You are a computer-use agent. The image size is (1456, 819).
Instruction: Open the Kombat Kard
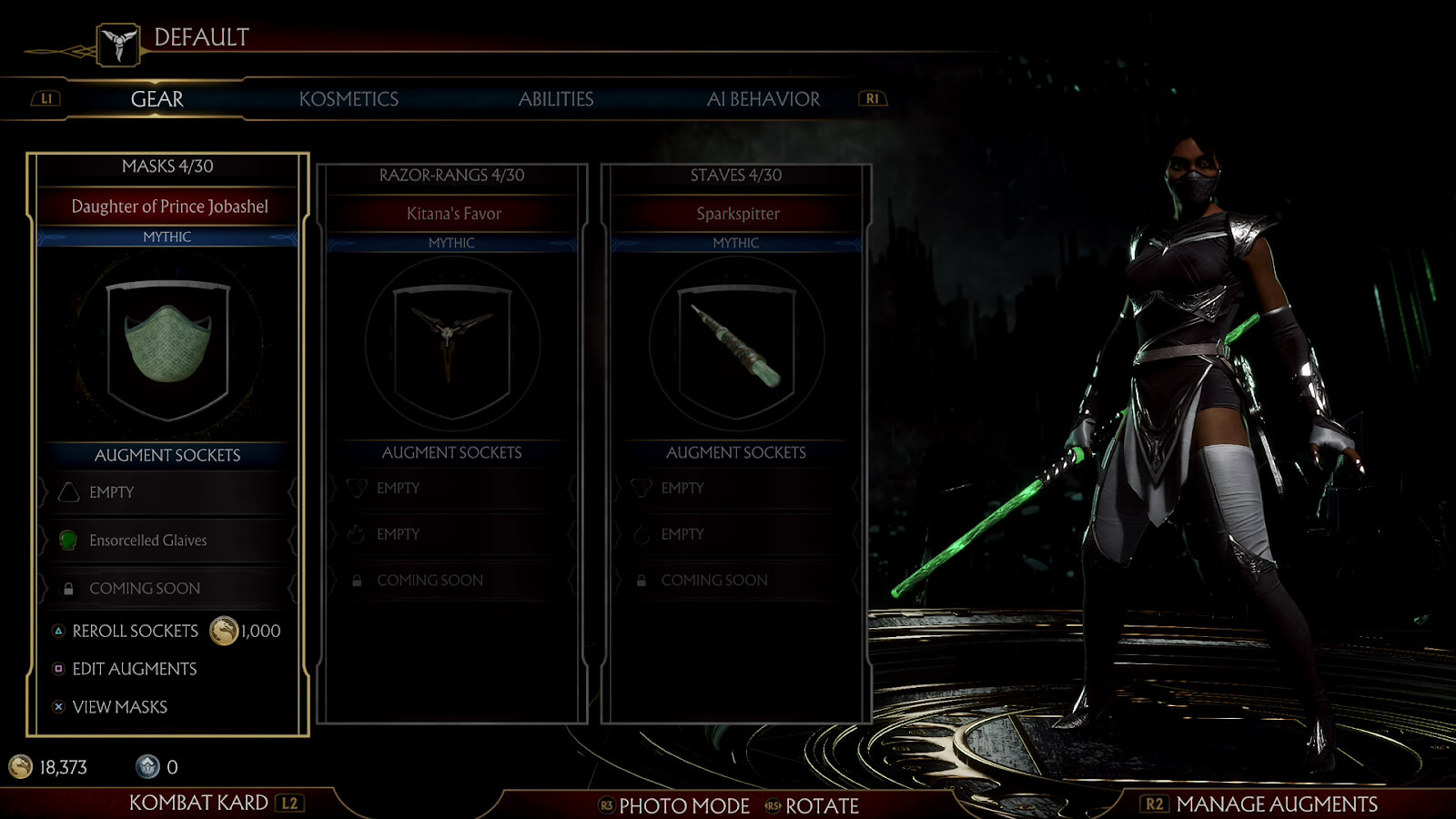(199, 803)
